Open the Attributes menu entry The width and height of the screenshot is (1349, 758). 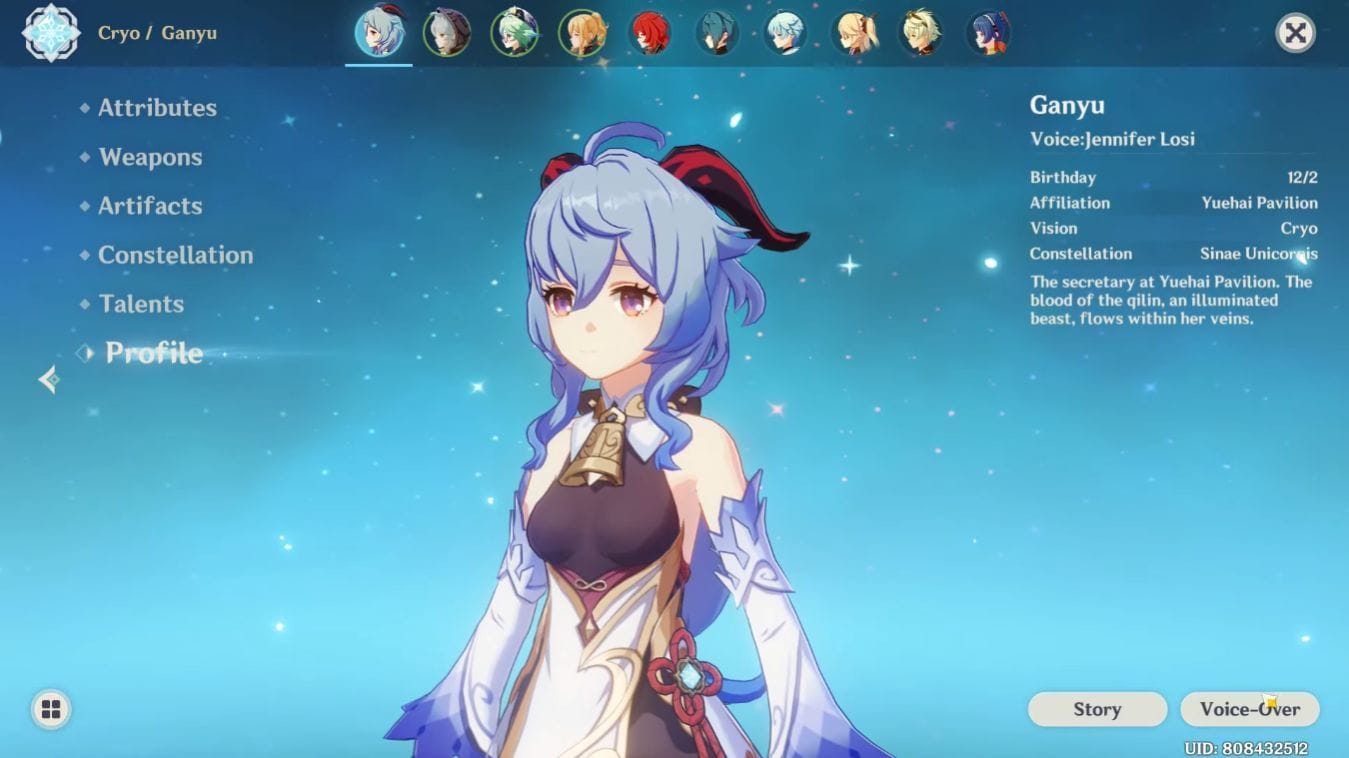tap(156, 108)
